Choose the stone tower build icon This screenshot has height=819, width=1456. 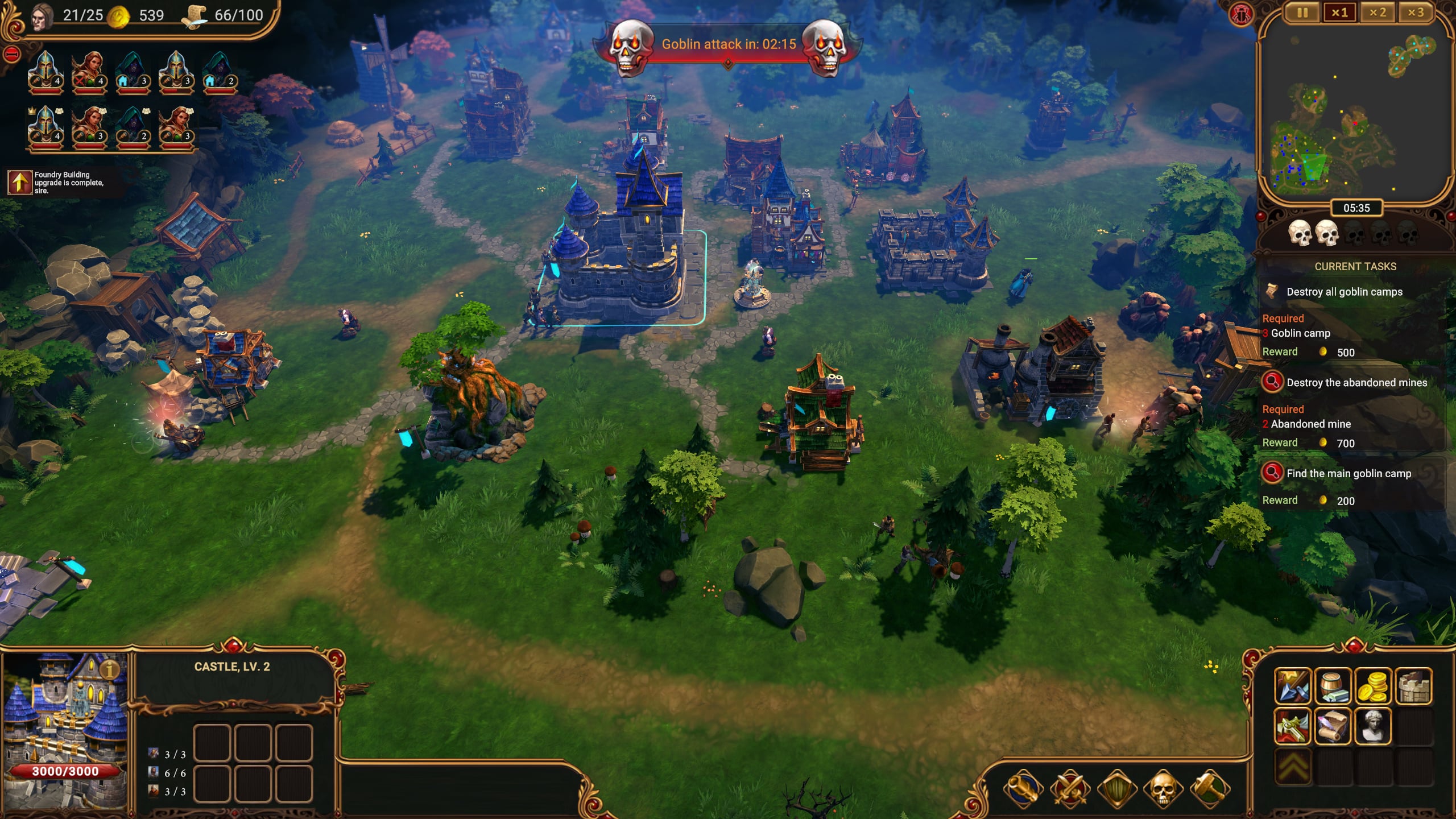click(x=1413, y=686)
